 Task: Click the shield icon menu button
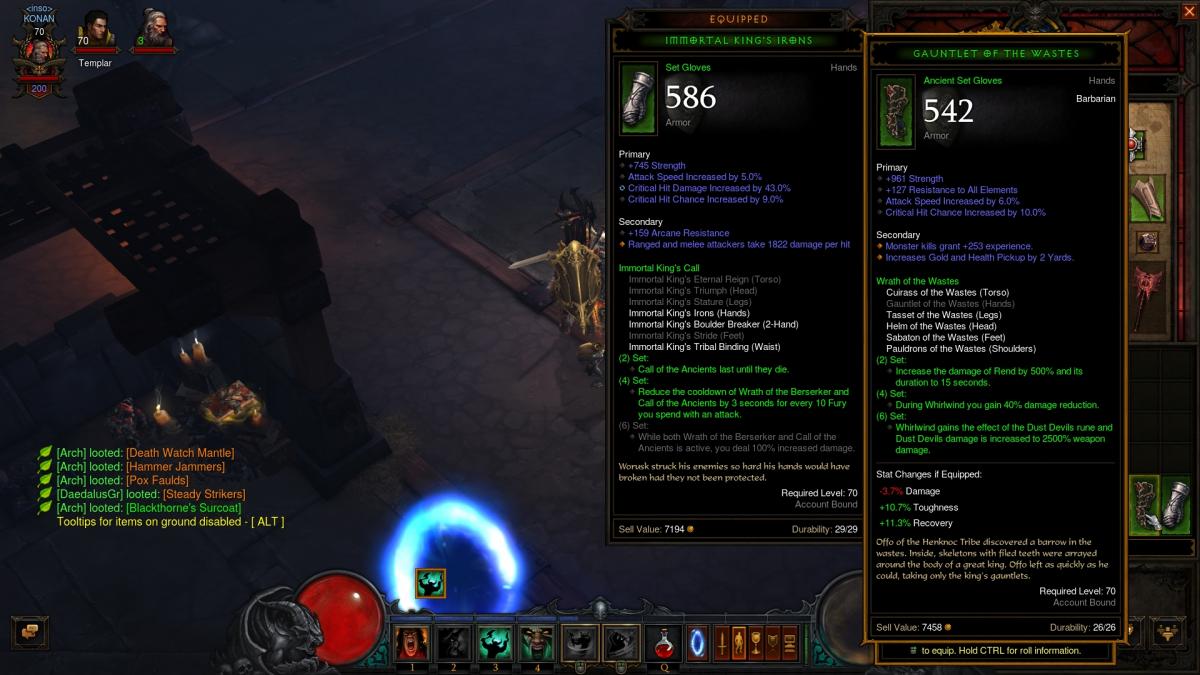(x=773, y=641)
